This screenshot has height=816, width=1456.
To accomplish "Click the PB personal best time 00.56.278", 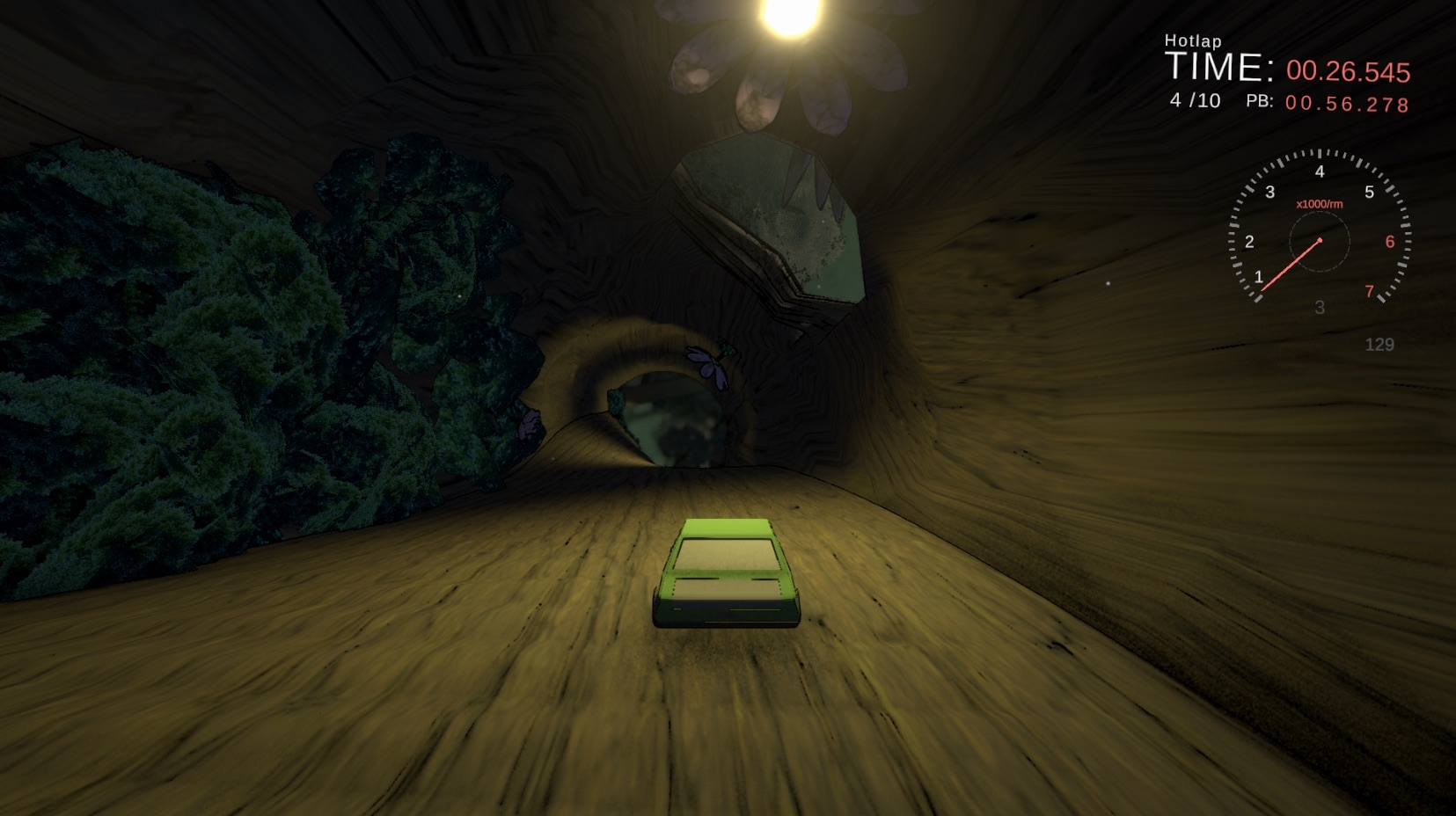I will coord(1349,104).
